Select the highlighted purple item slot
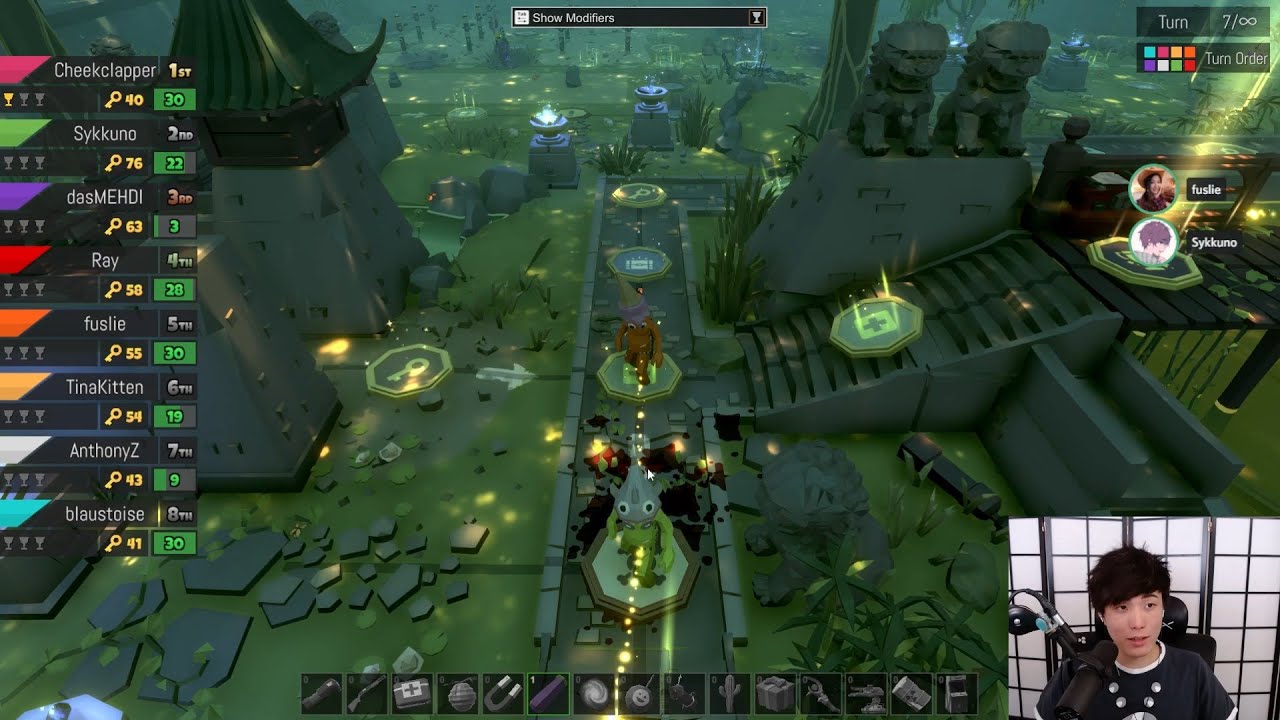This screenshot has height=720, width=1280. point(548,693)
